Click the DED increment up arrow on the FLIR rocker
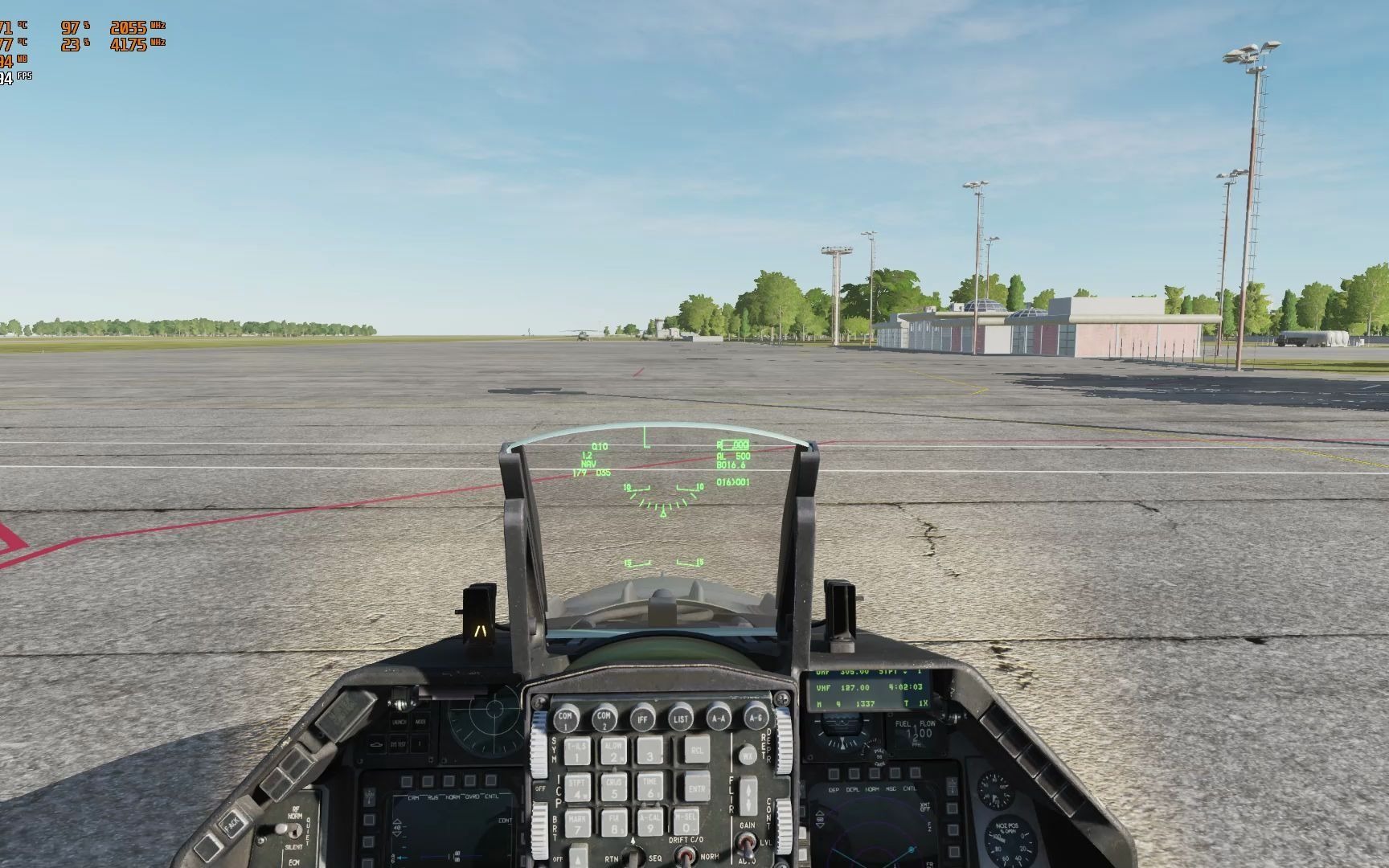Screen dimensions: 1389x868 click(748, 788)
